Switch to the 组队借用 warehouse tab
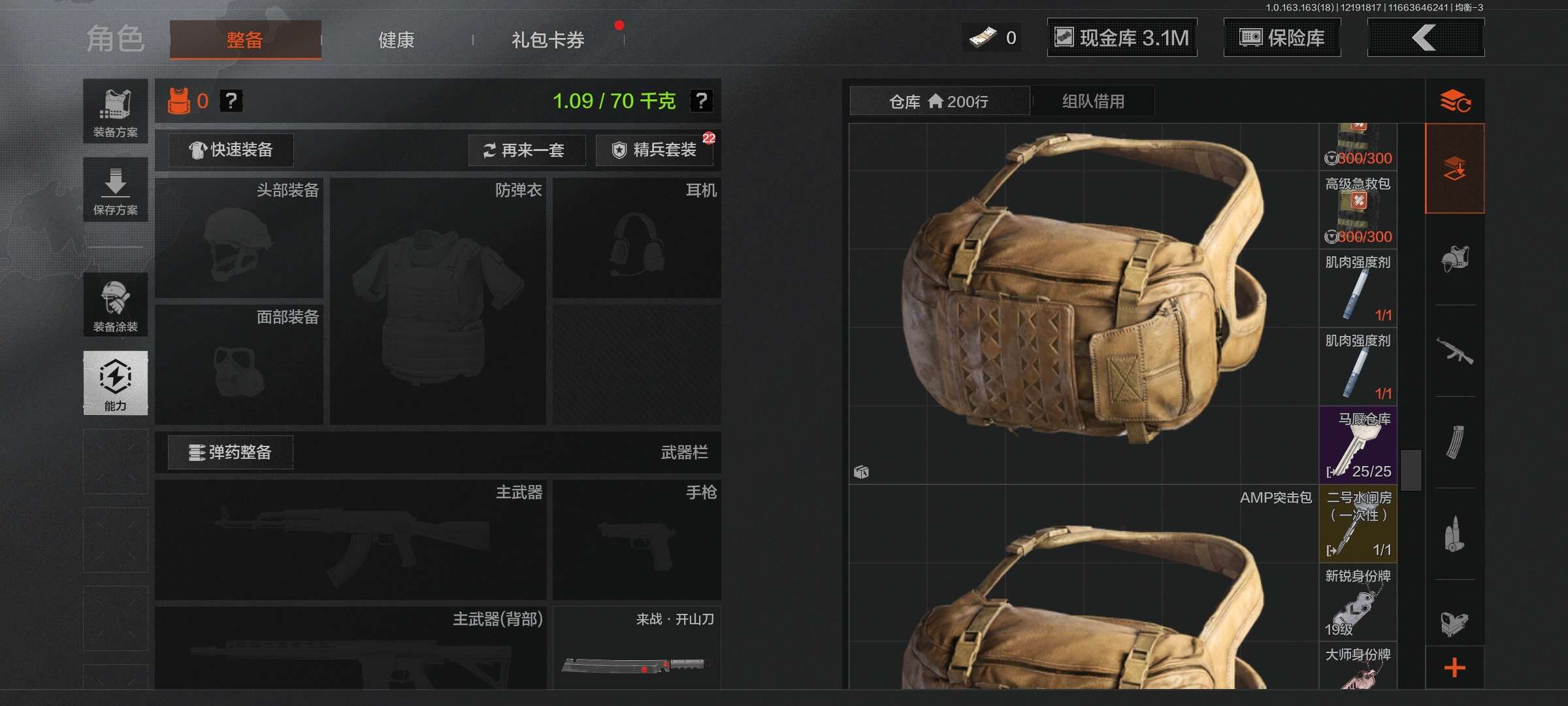 (x=1092, y=101)
